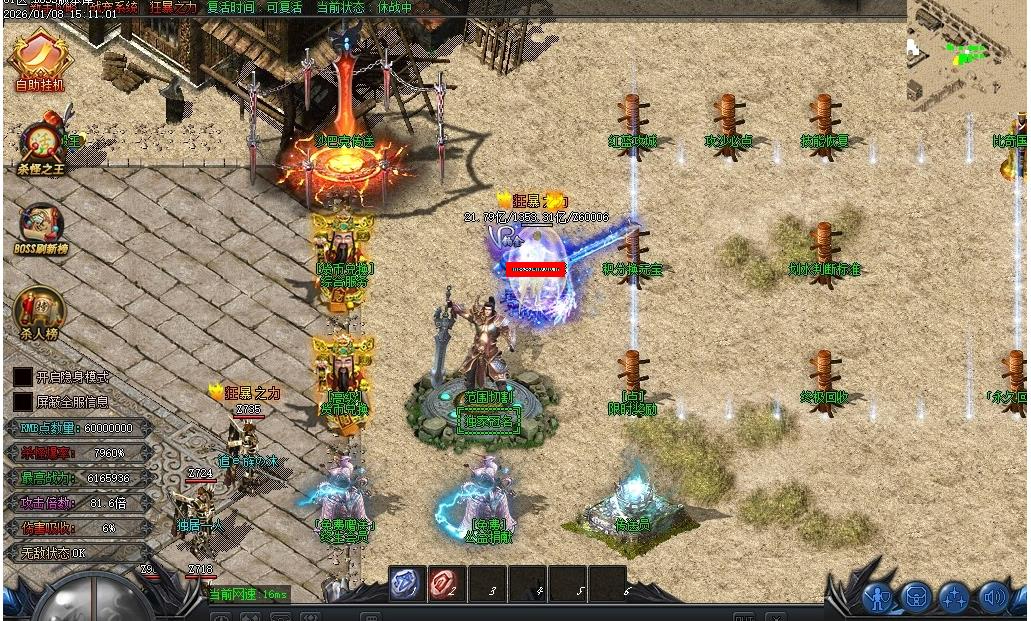Image resolution: width=1031 pixels, height=621 pixels.
Task: Open the minimap in the corner
Action: tap(967, 50)
